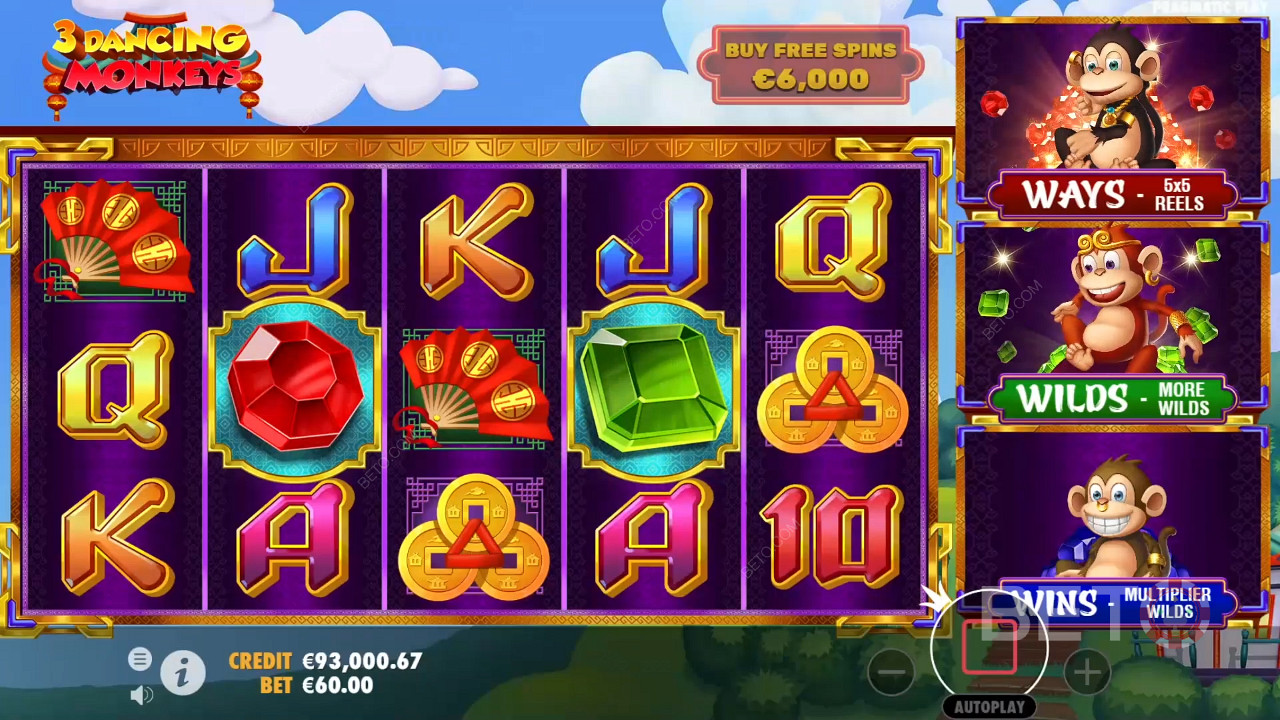Stop the spin with the red square button

(x=989, y=647)
